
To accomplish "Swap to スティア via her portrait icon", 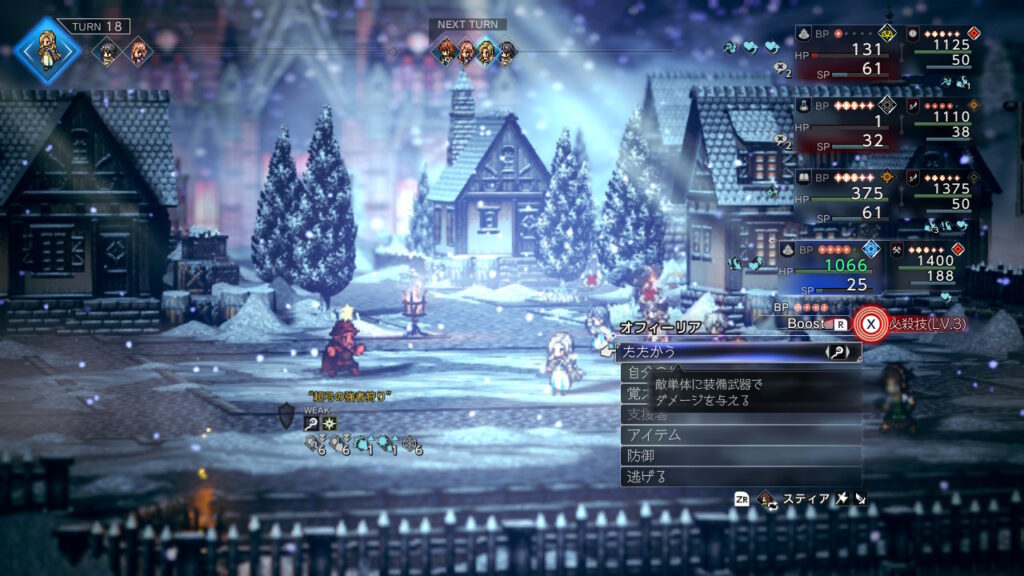I will click(x=768, y=497).
